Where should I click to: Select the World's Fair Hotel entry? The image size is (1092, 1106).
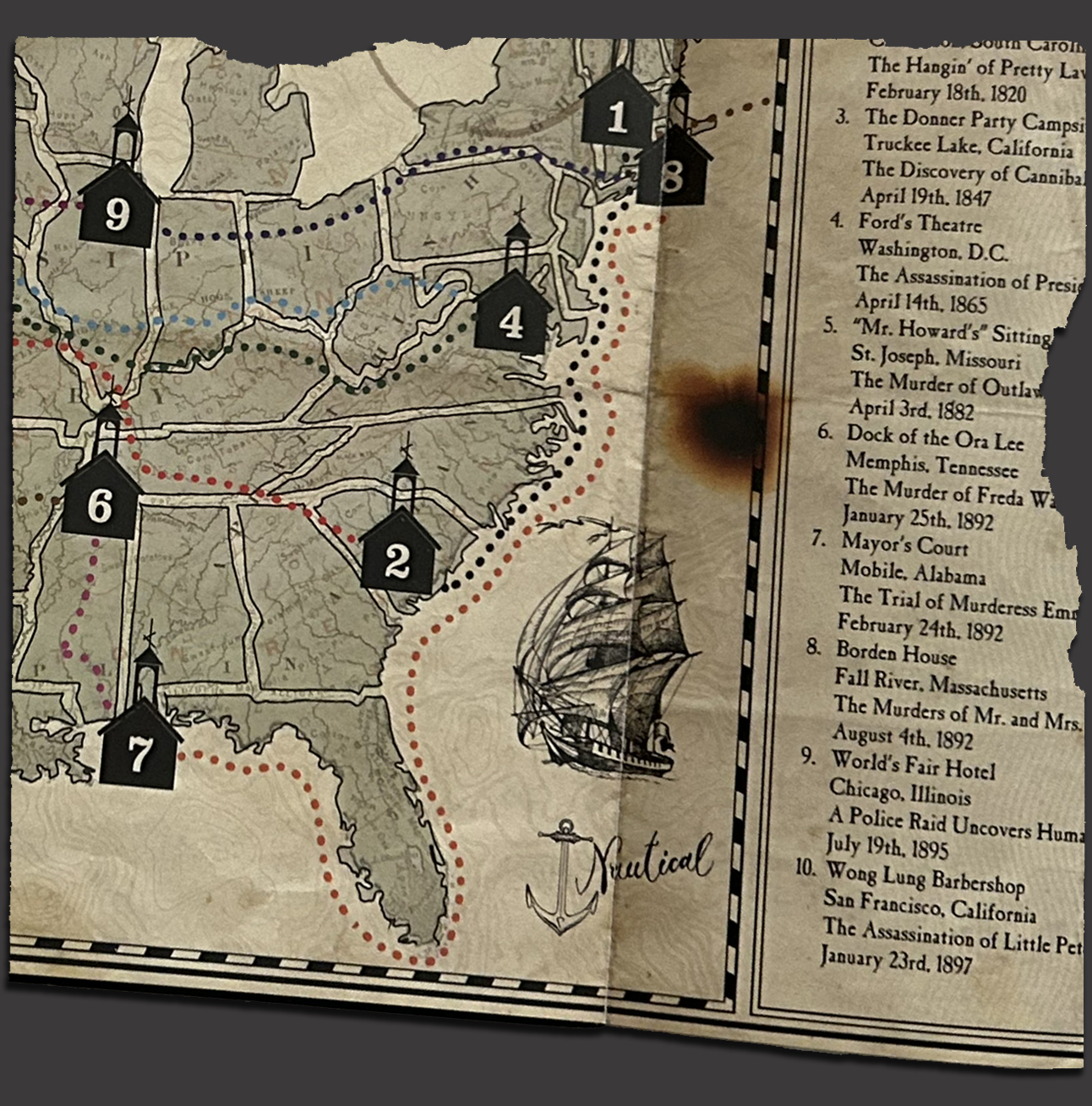(914, 766)
